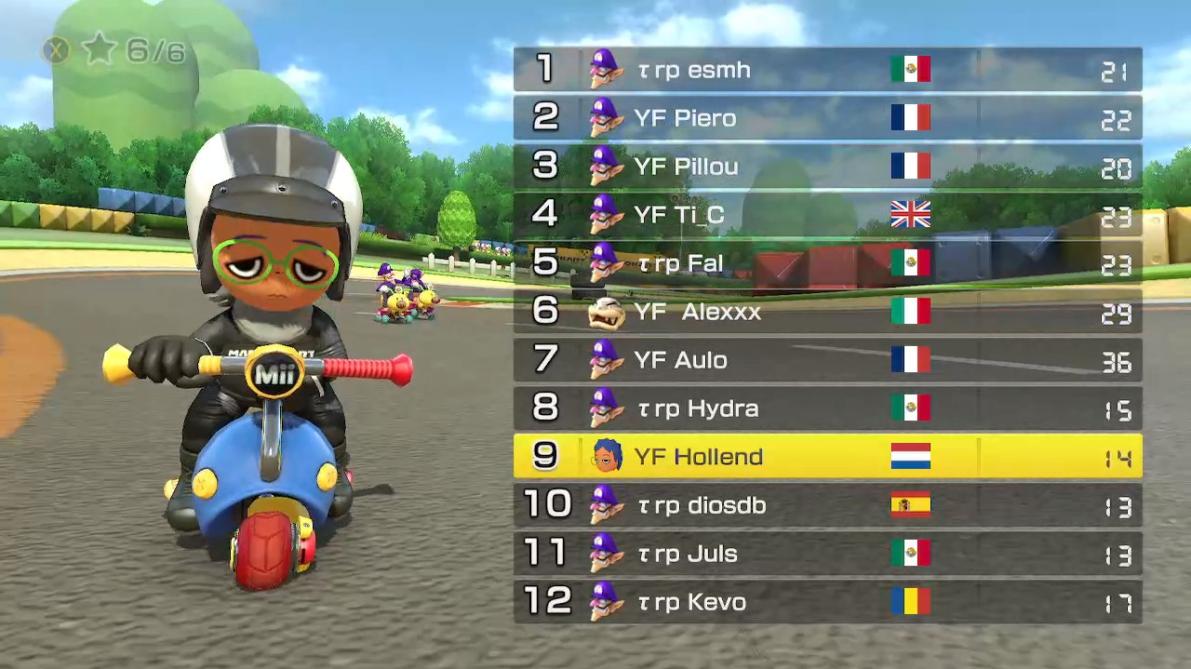
Task: Select the τrp Juls results entry
Action: click(x=827, y=553)
